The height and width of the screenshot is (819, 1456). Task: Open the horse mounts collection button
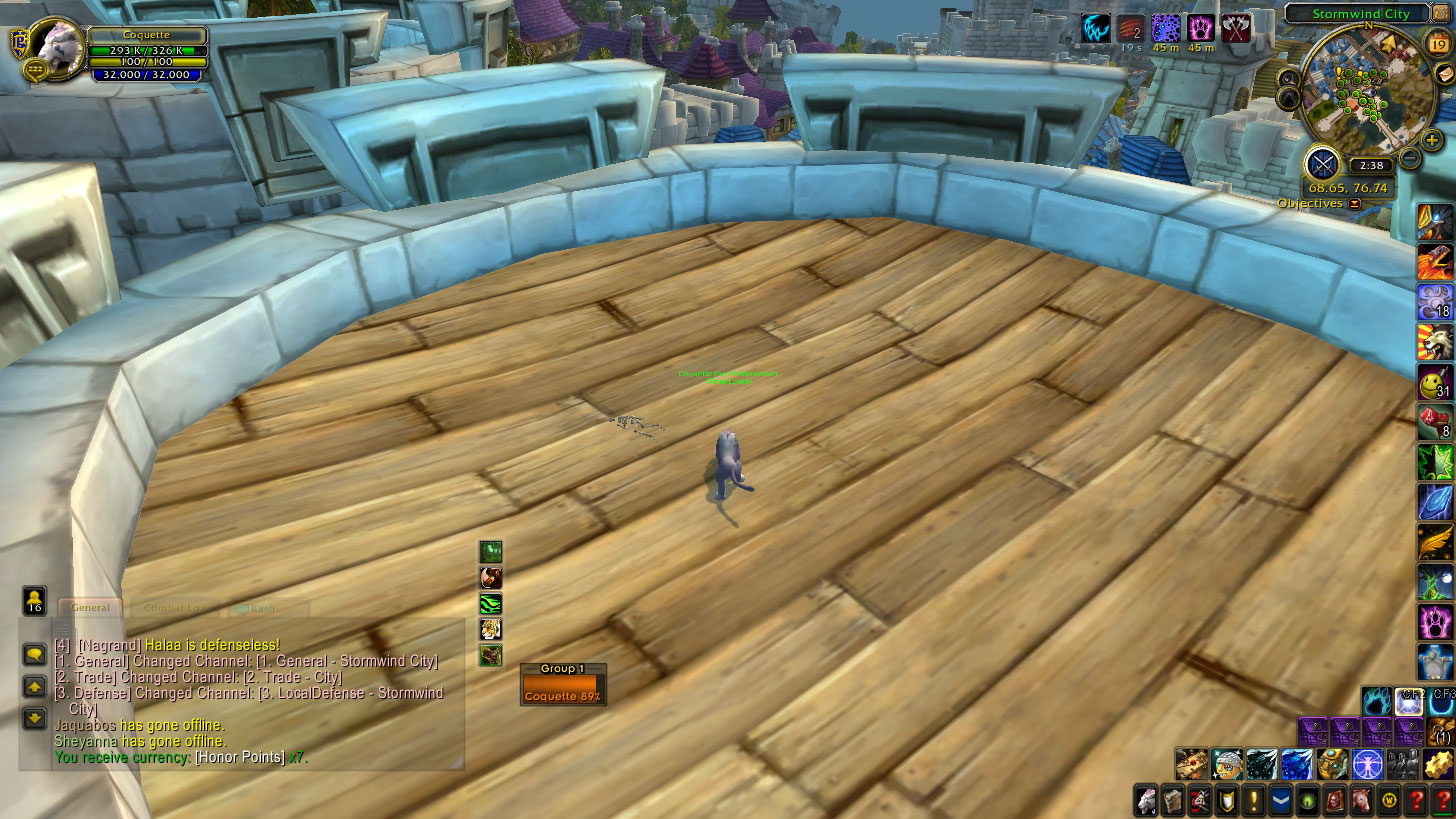click(x=1361, y=800)
